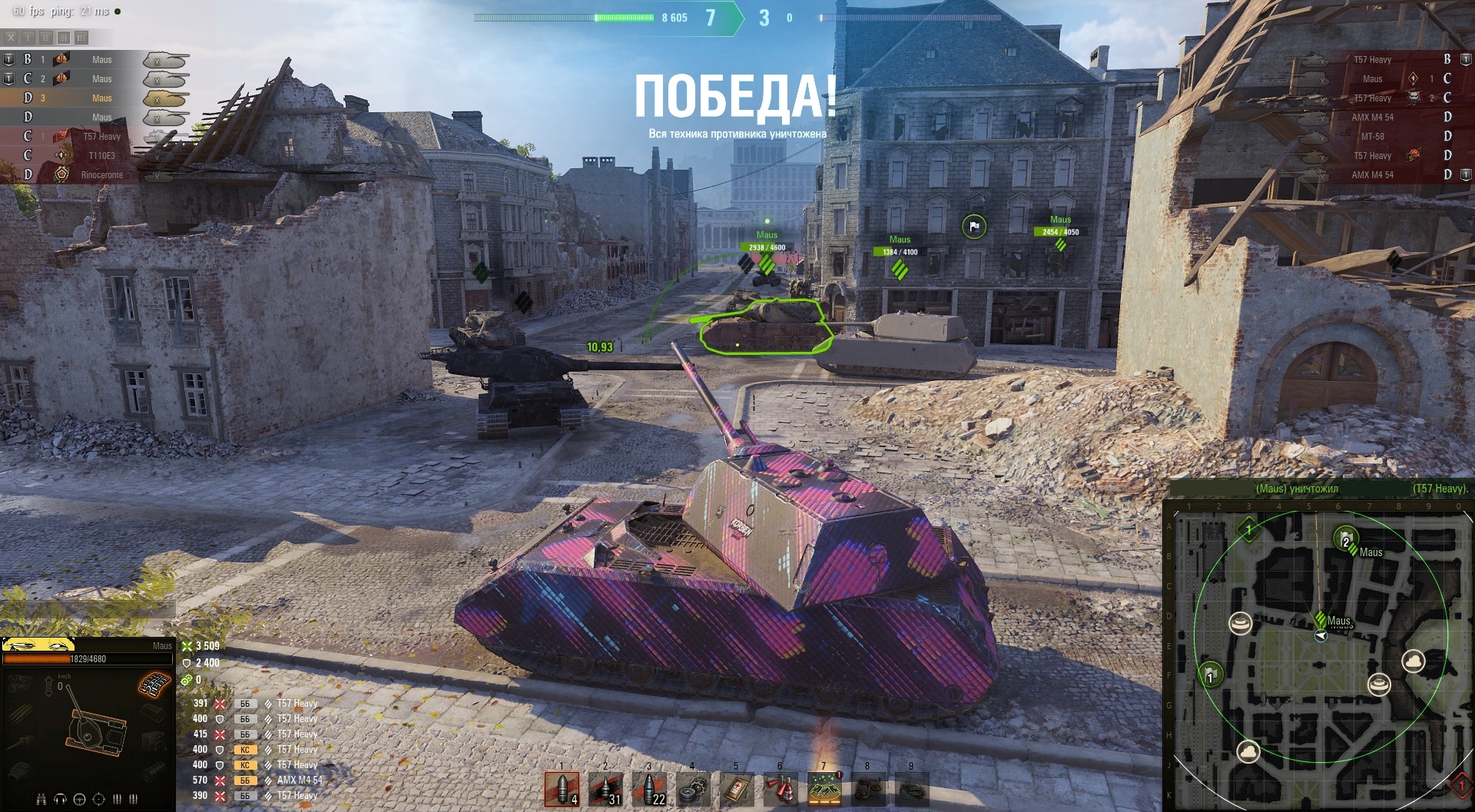Viewport: 1475px width, 812px height.
Task: Click the crosshair gunner icon
Action: (x=98, y=799)
